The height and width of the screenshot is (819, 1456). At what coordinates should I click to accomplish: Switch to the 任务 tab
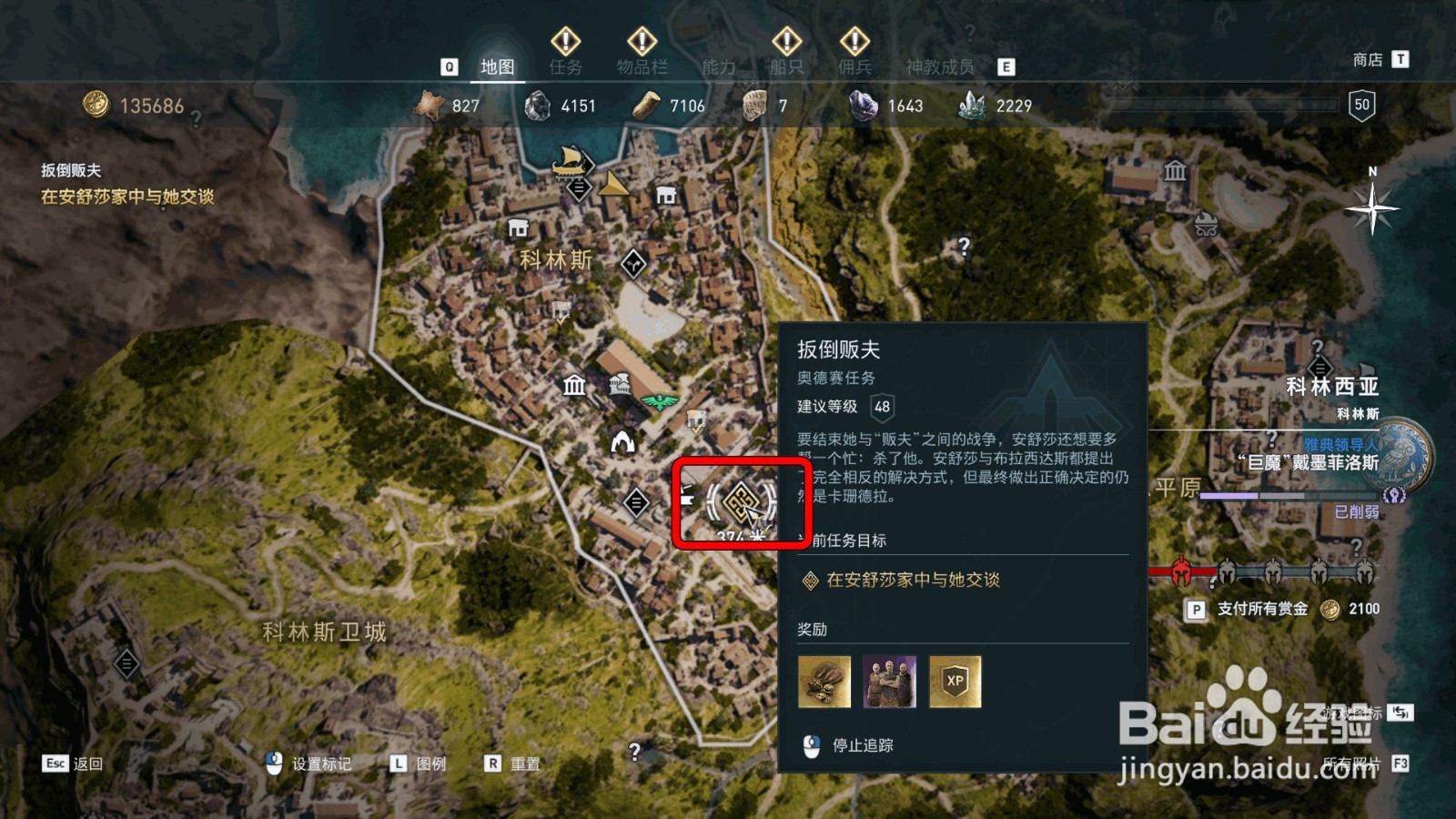(x=565, y=66)
